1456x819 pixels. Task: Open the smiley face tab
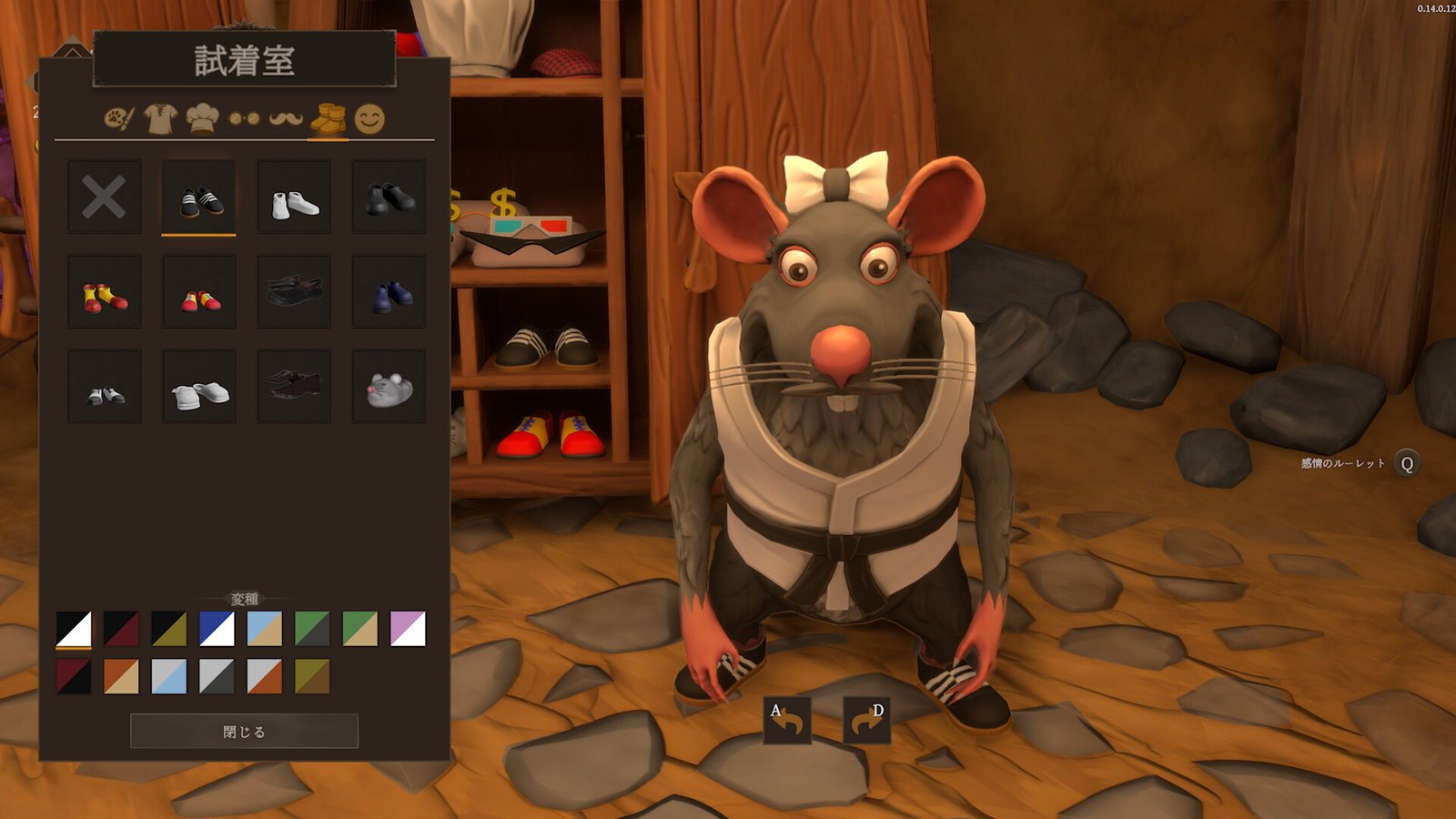coord(369,118)
